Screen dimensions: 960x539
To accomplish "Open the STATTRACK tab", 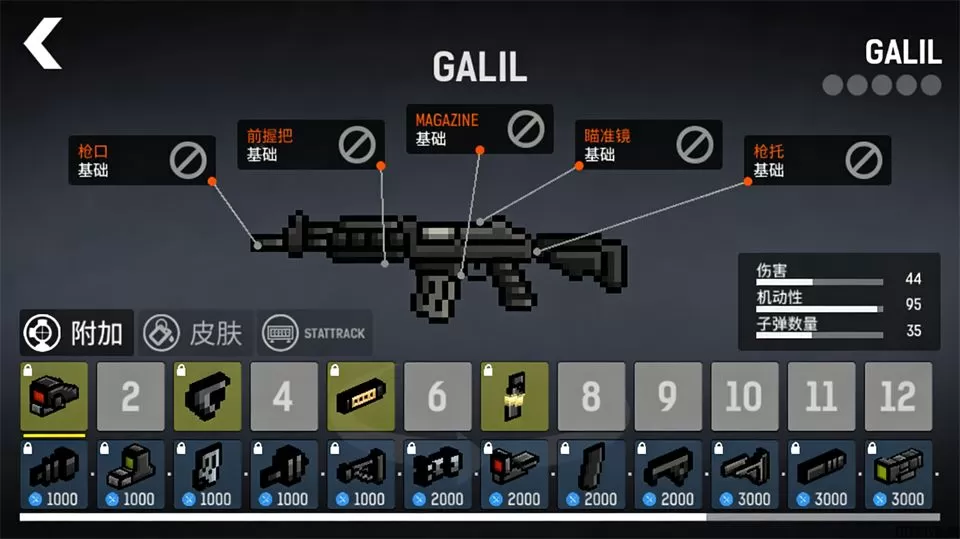I will [x=315, y=333].
